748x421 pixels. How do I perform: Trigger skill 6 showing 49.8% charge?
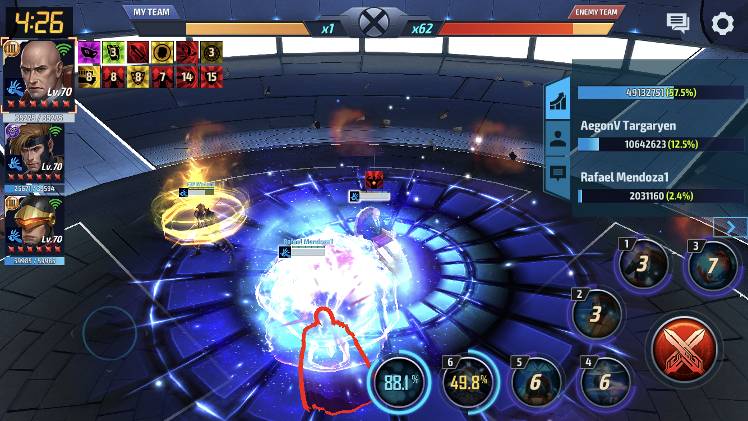[467, 381]
